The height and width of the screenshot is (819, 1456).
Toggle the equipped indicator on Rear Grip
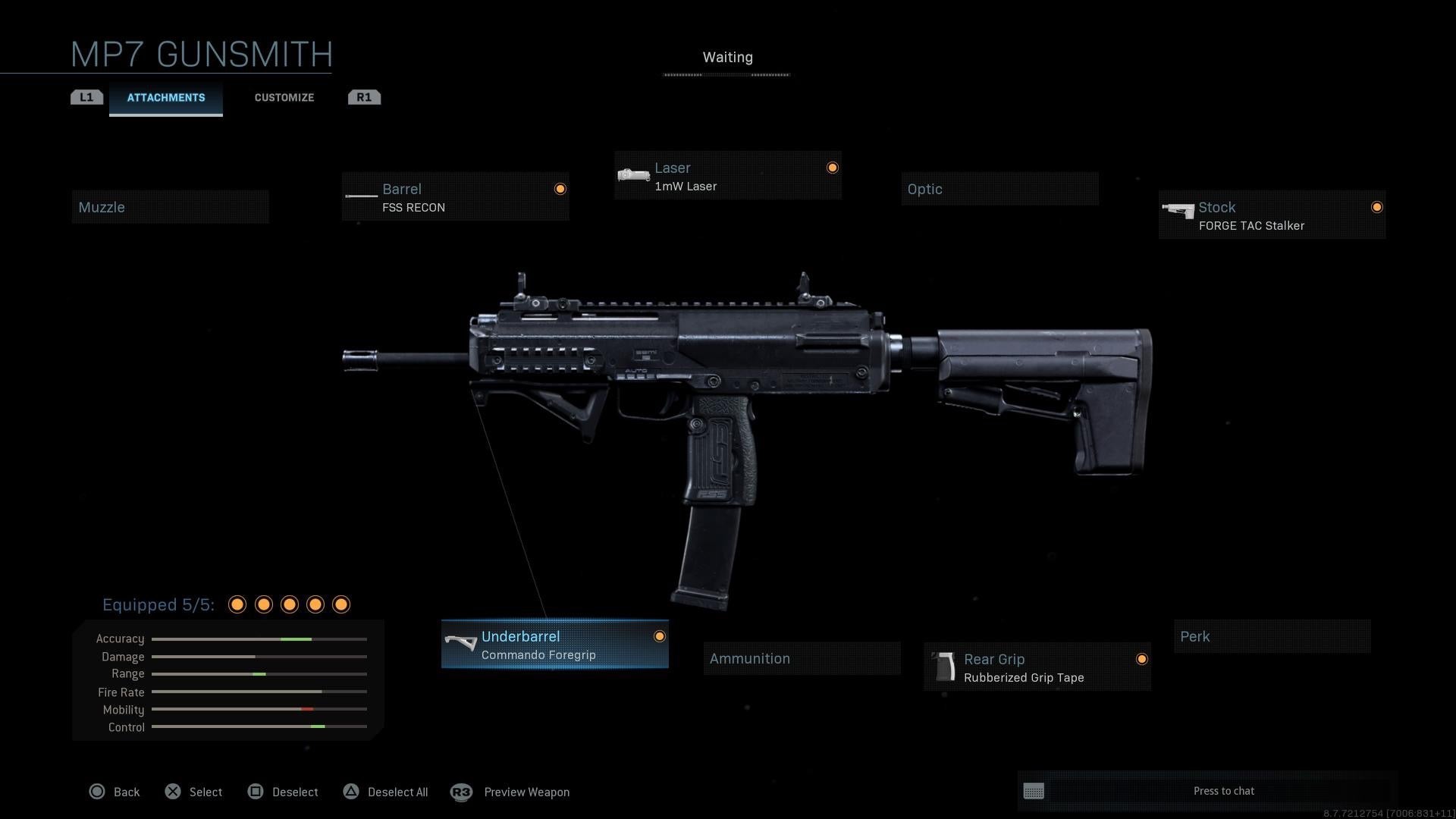tap(1143, 659)
